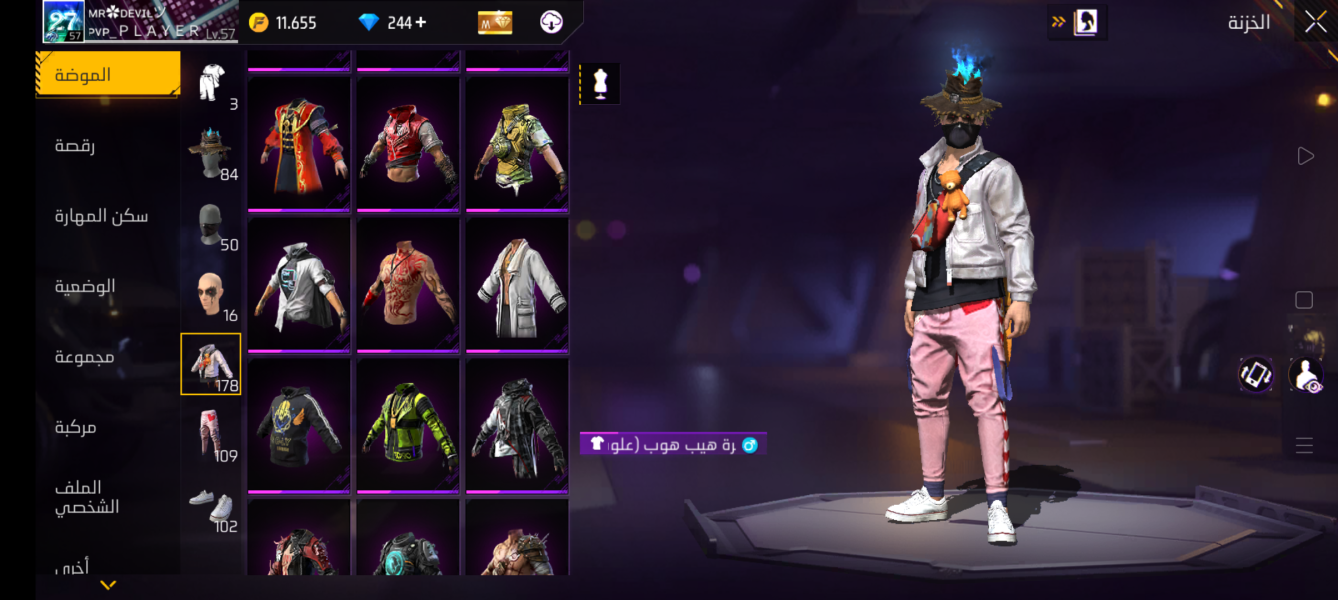The height and width of the screenshot is (600, 1338).
Task: Switch to the مجموعة collection tab
Action: (x=84, y=357)
